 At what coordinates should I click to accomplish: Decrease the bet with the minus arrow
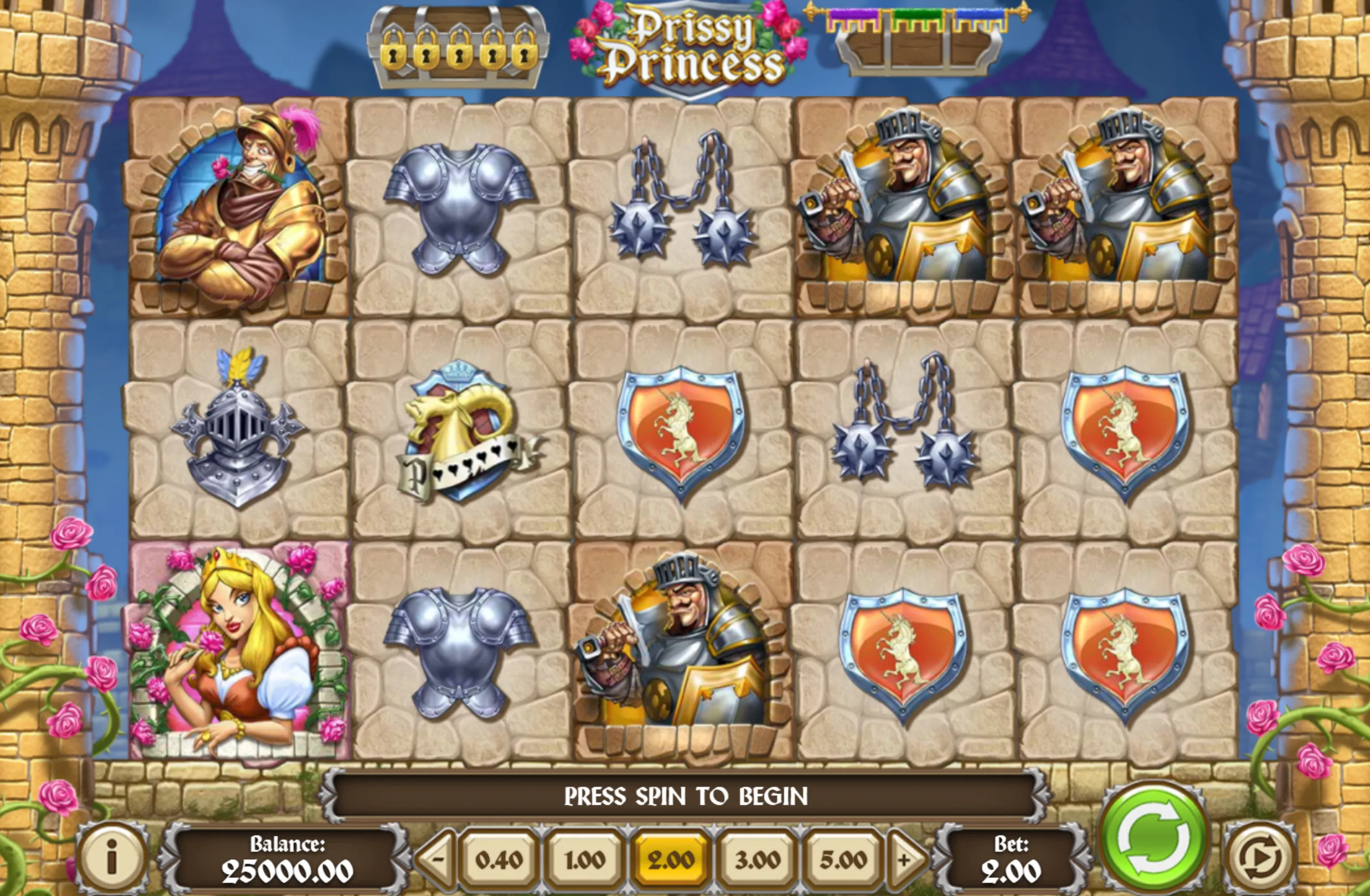point(437,860)
